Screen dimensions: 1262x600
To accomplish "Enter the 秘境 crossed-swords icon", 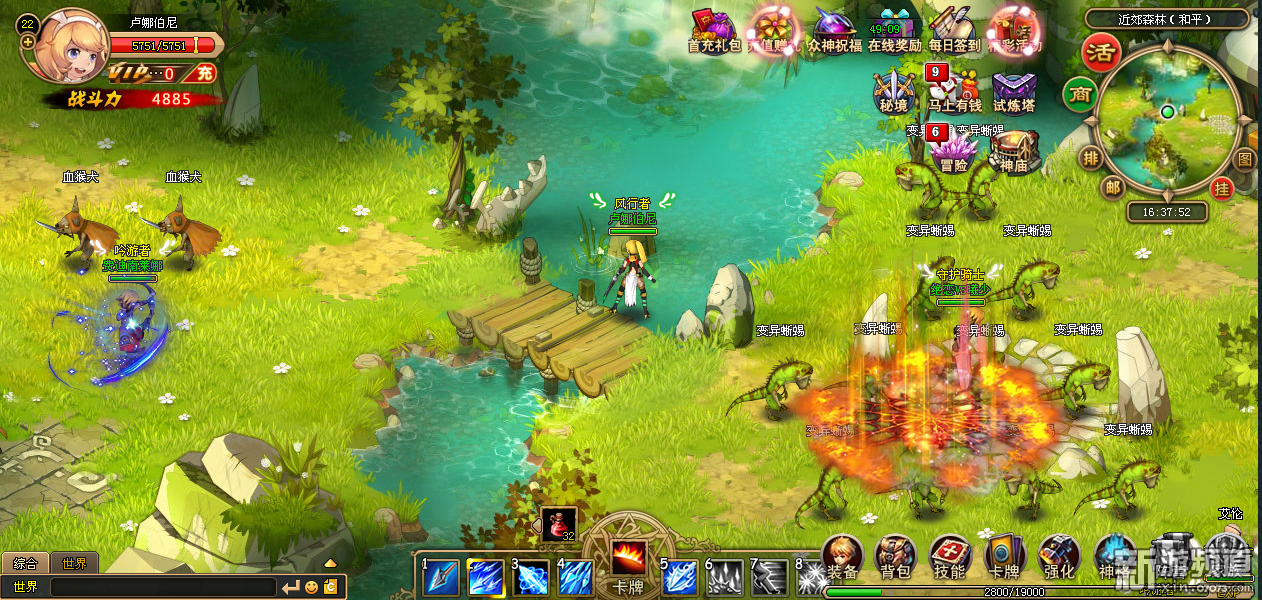I will [894, 87].
